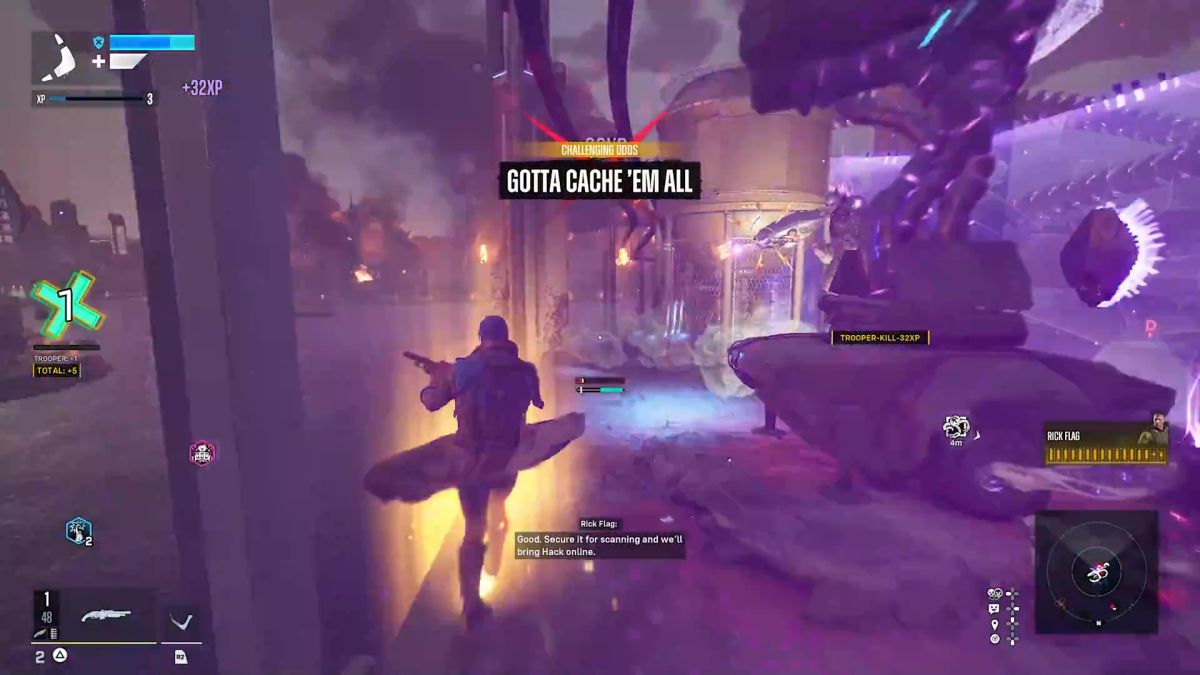Open the emote chat bubble shortcut
Viewport: 1200px width, 675px height.
[x=994, y=608]
